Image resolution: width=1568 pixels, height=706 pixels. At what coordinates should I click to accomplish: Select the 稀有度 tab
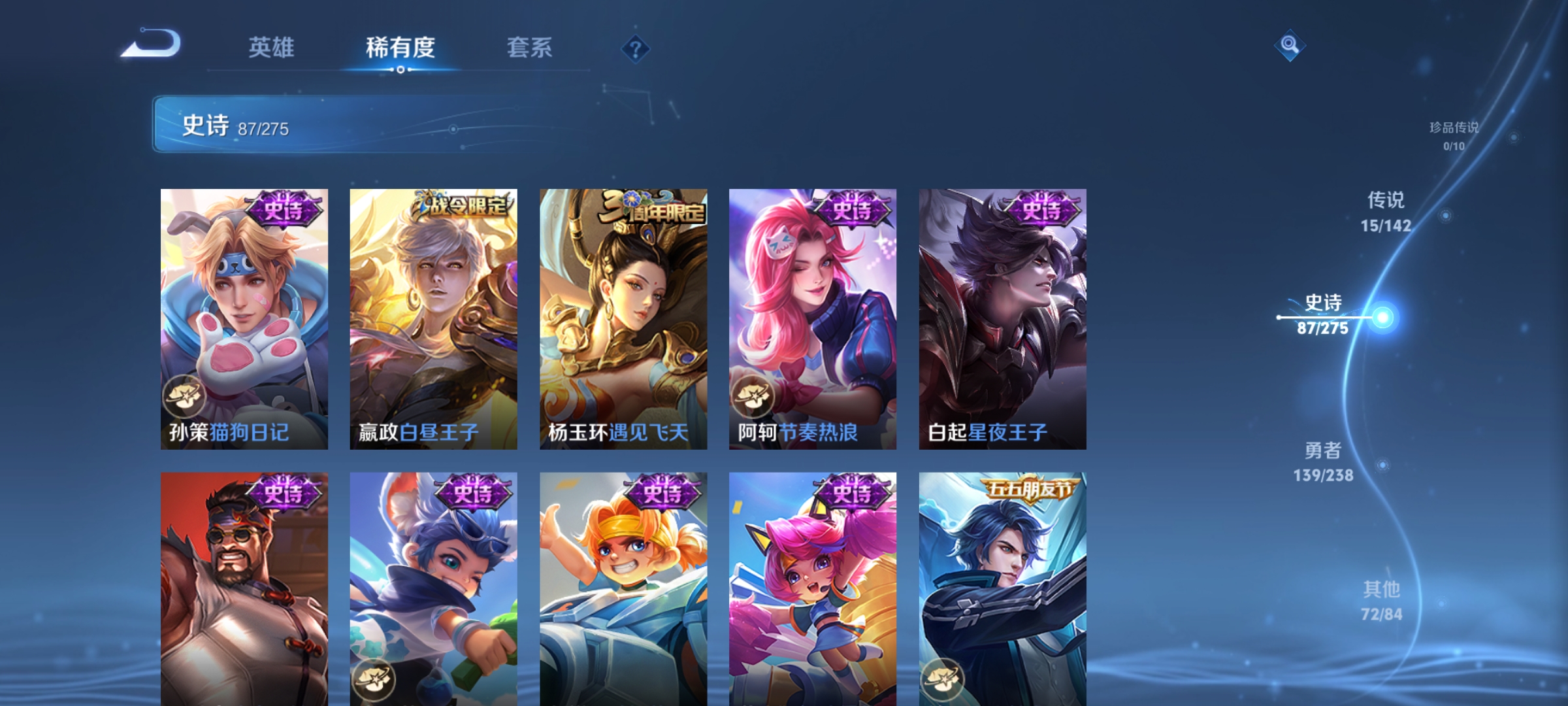tap(401, 48)
